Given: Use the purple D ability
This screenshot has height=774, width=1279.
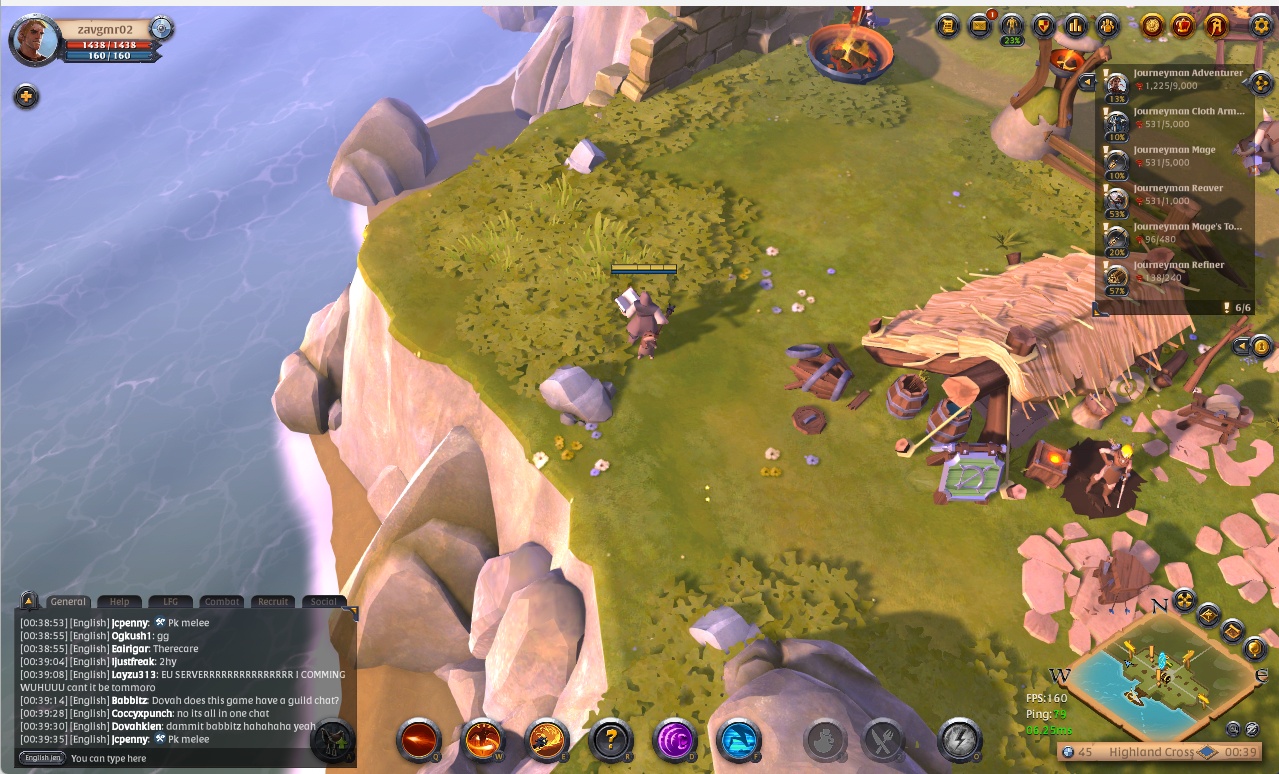Looking at the screenshot, I should 674,741.
